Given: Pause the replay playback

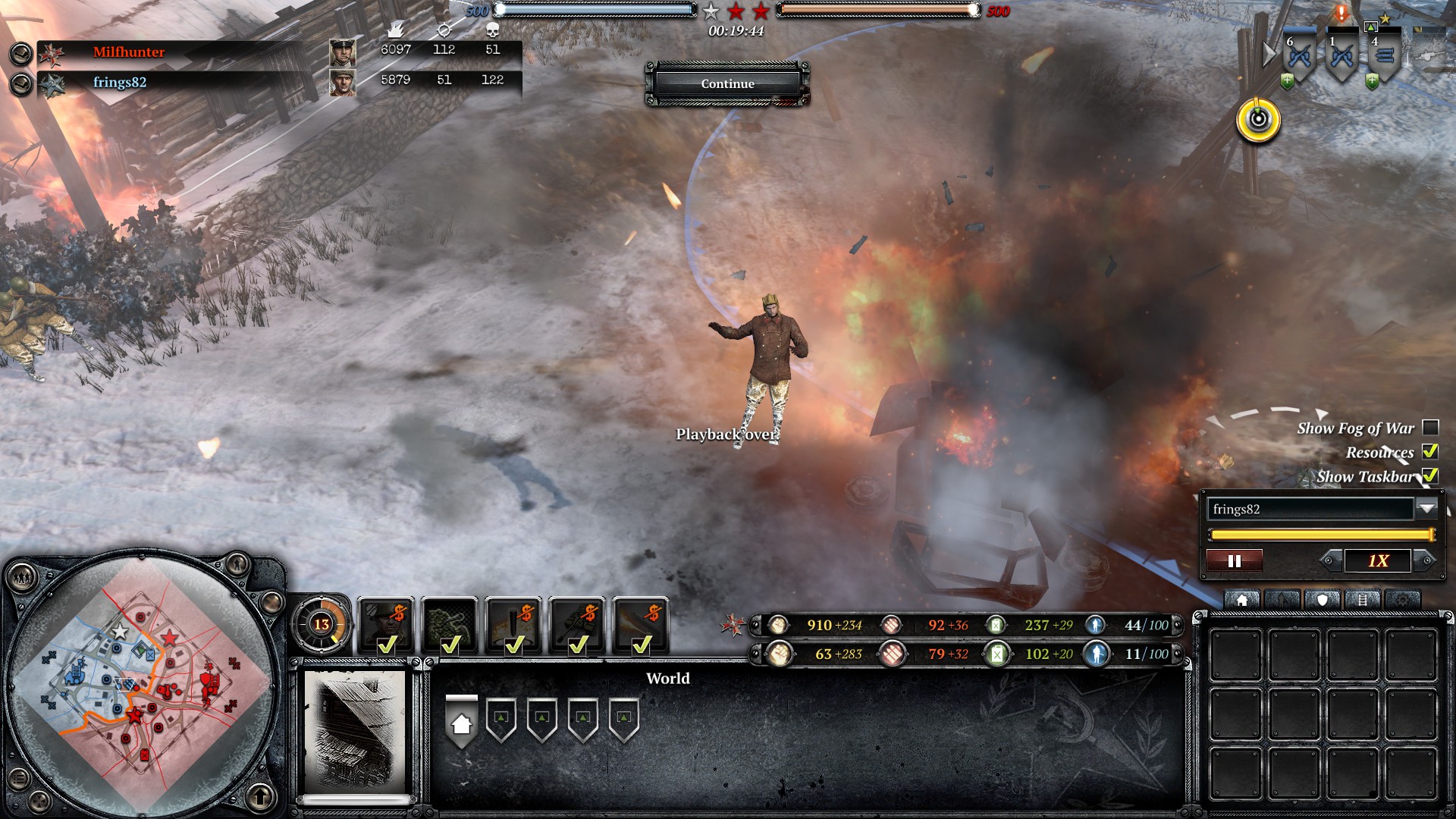Looking at the screenshot, I should click(1235, 561).
